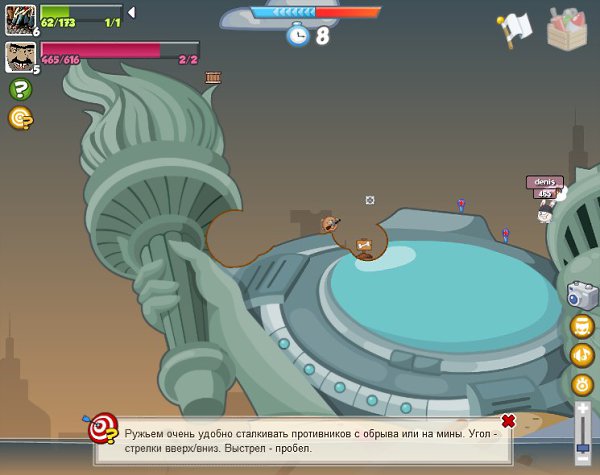Collapse the team panel with white arrow

click(131, 13)
